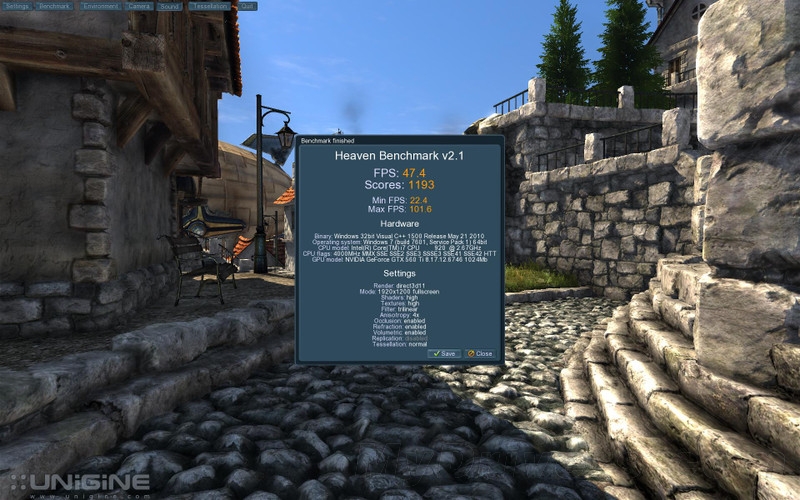Image resolution: width=800 pixels, height=500 pixels.
Task: Select the Camera menu
Action: point(140,6)
